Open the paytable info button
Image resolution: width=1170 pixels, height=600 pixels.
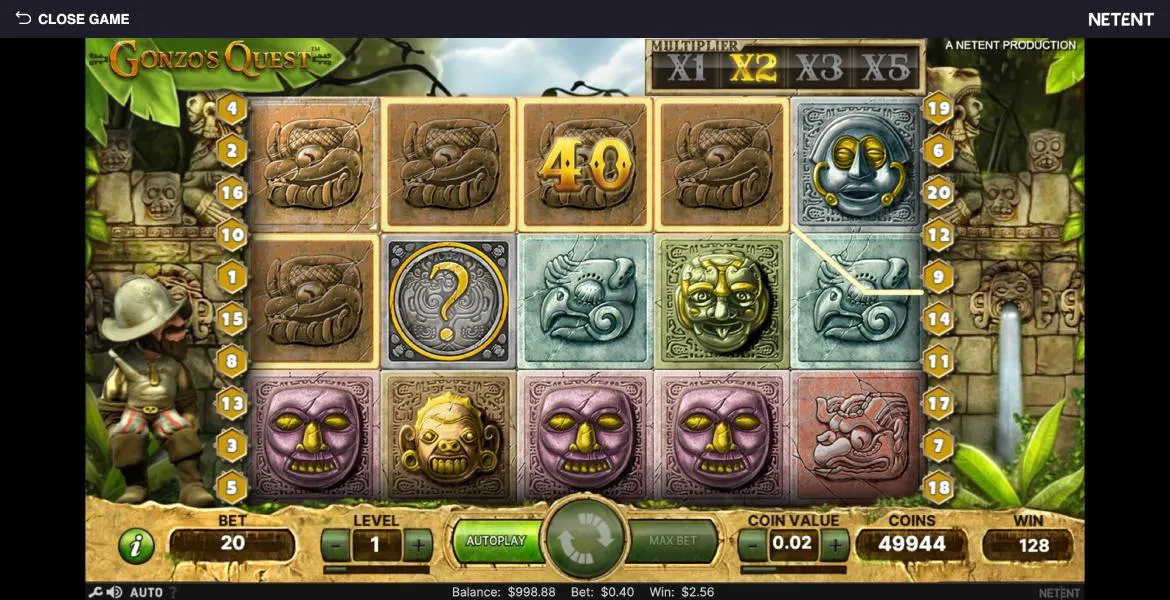(136, 546)
